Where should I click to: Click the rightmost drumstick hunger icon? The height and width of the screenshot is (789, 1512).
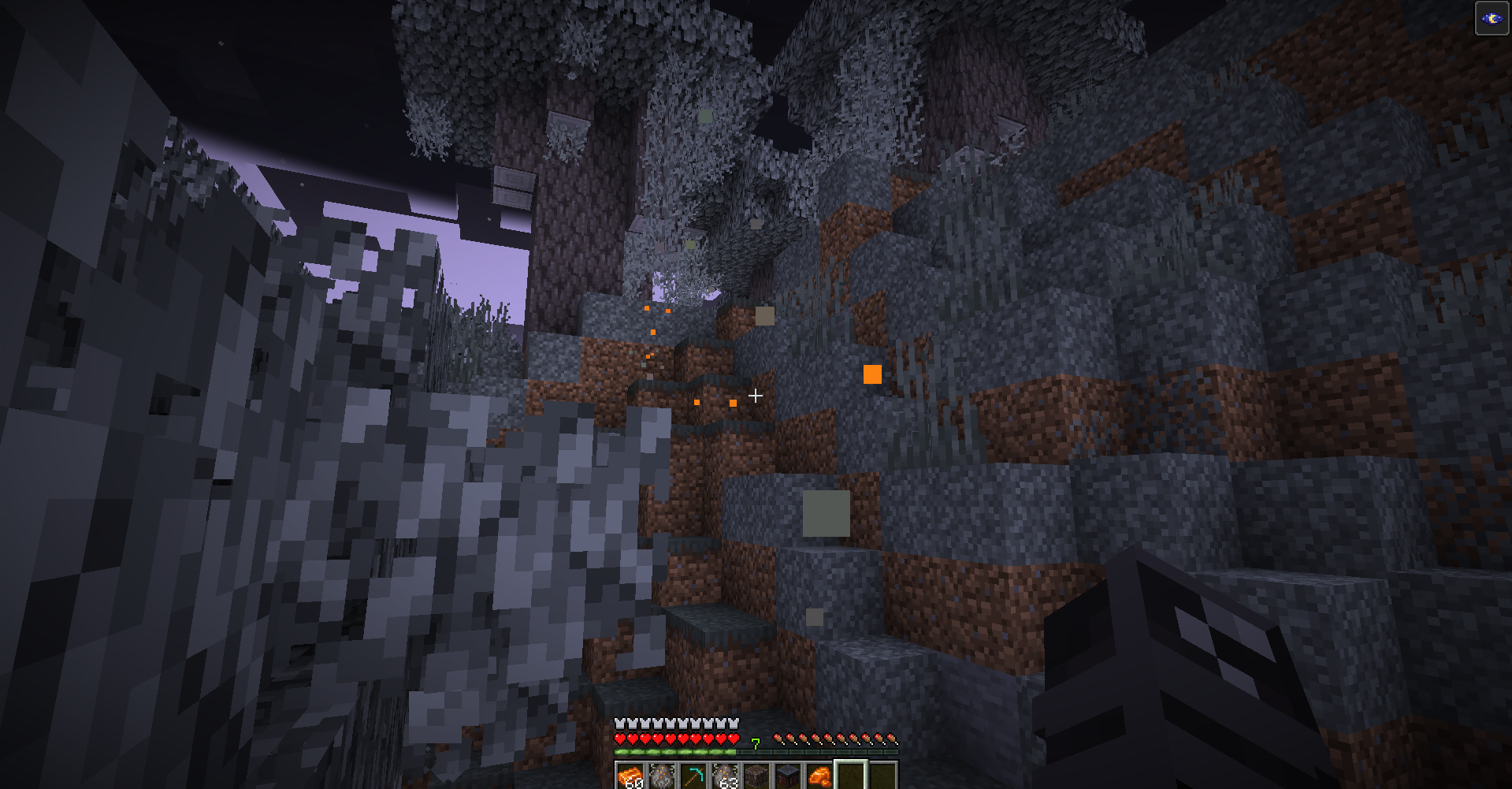893,739
